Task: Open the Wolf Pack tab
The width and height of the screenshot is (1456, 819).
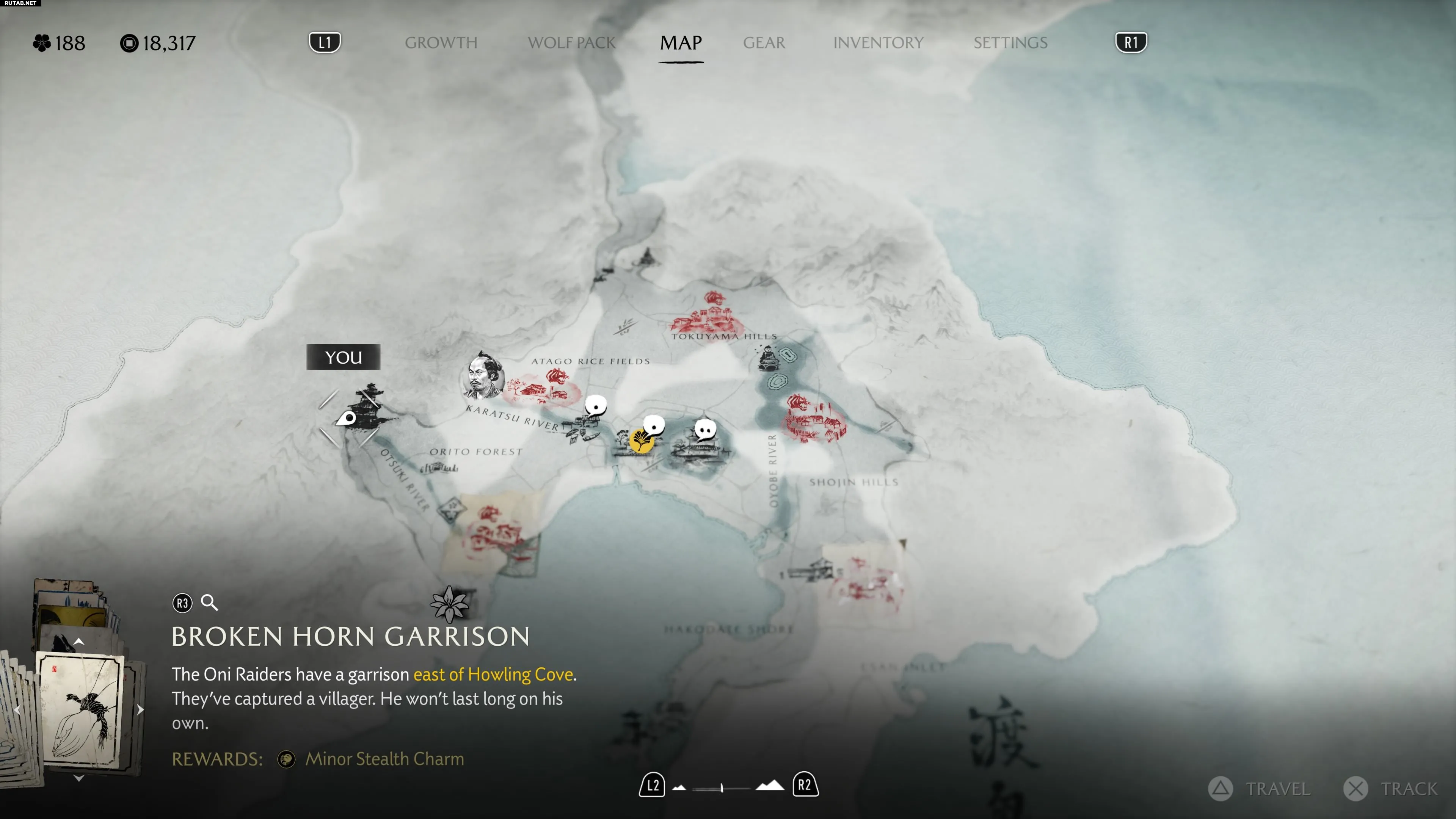Action: [571, 42]
